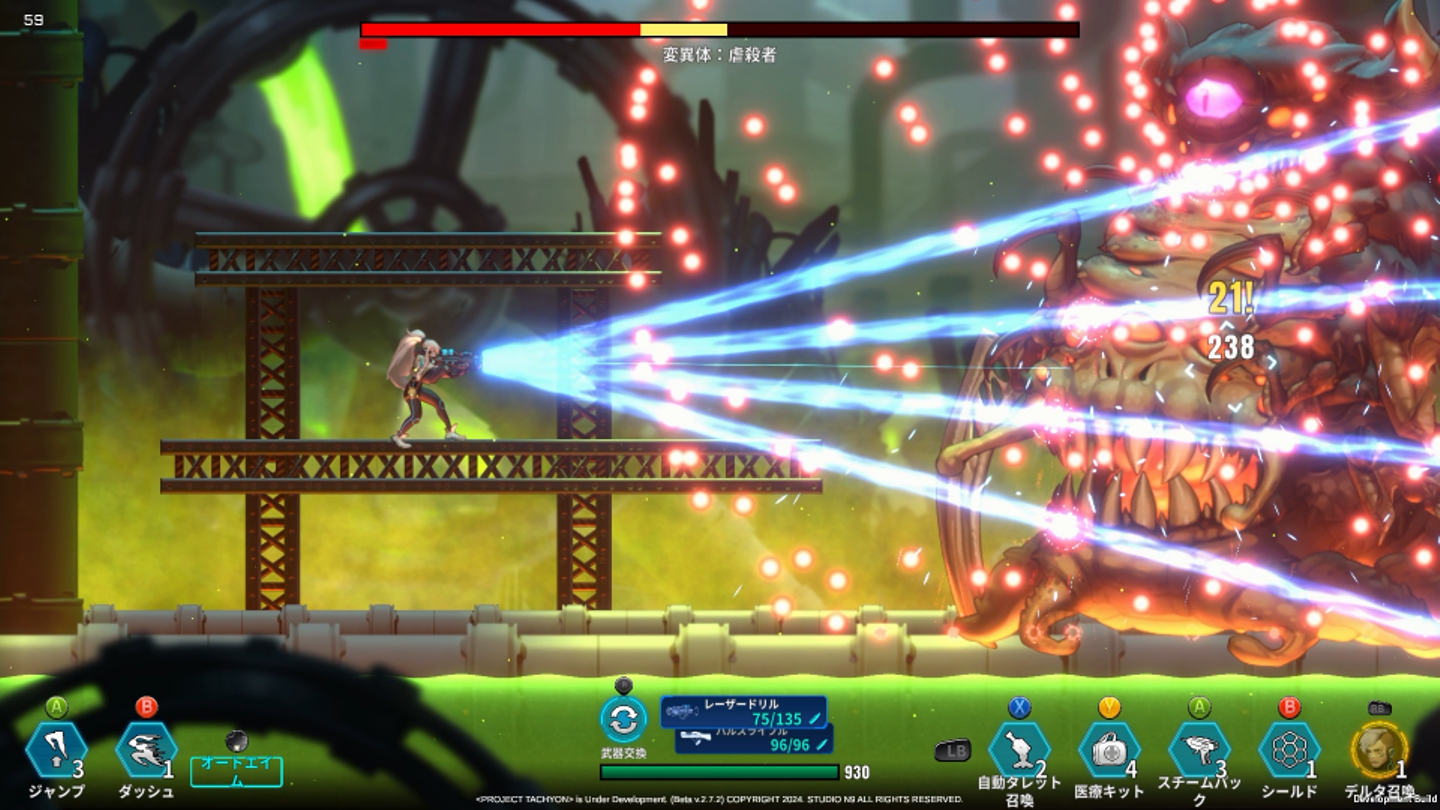Use the medical kit (医療キット) item

click(x=1109, y=750)
